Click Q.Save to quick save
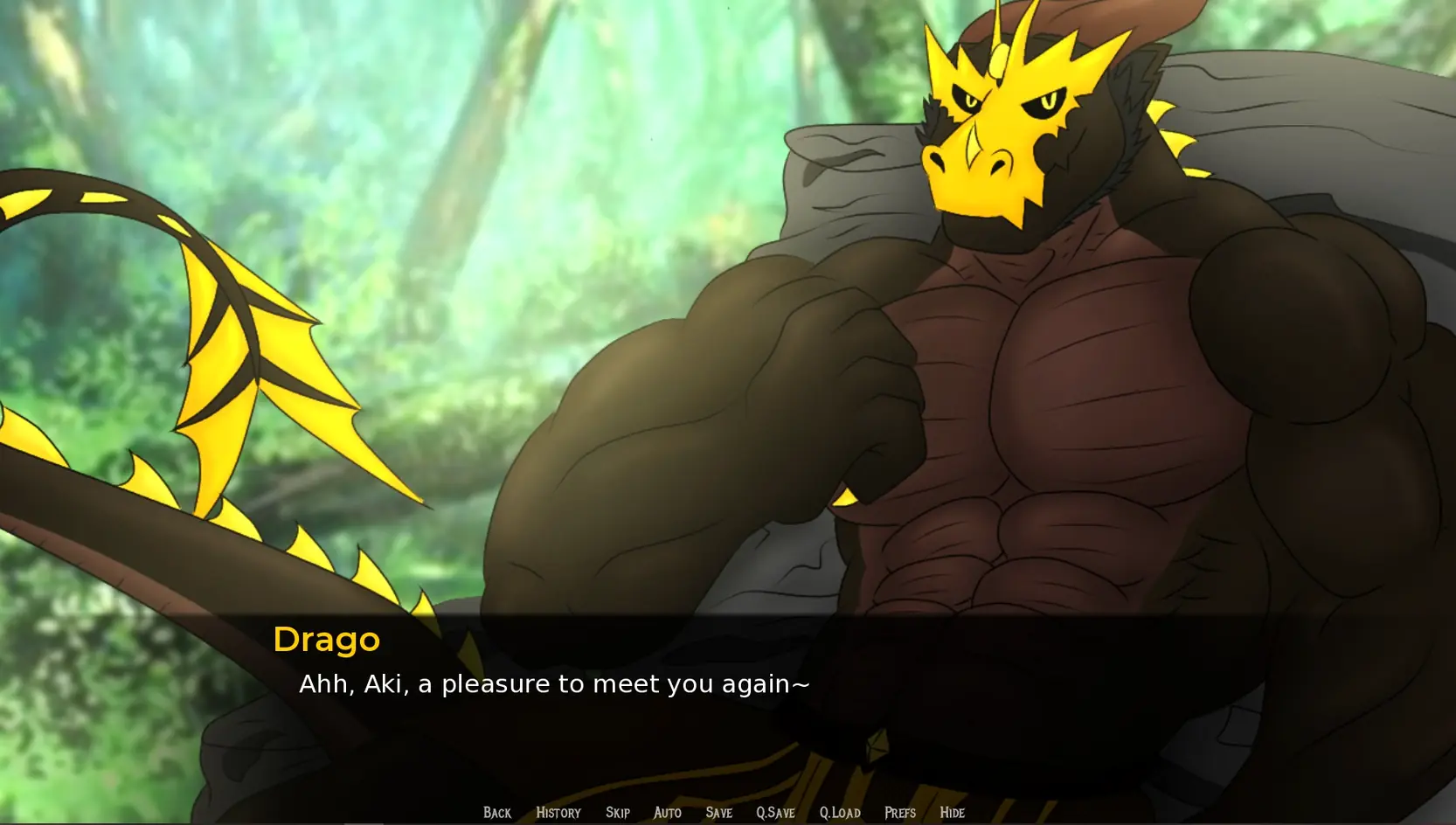The width and height of the screenshot is (1456, 825). (775, 813)
